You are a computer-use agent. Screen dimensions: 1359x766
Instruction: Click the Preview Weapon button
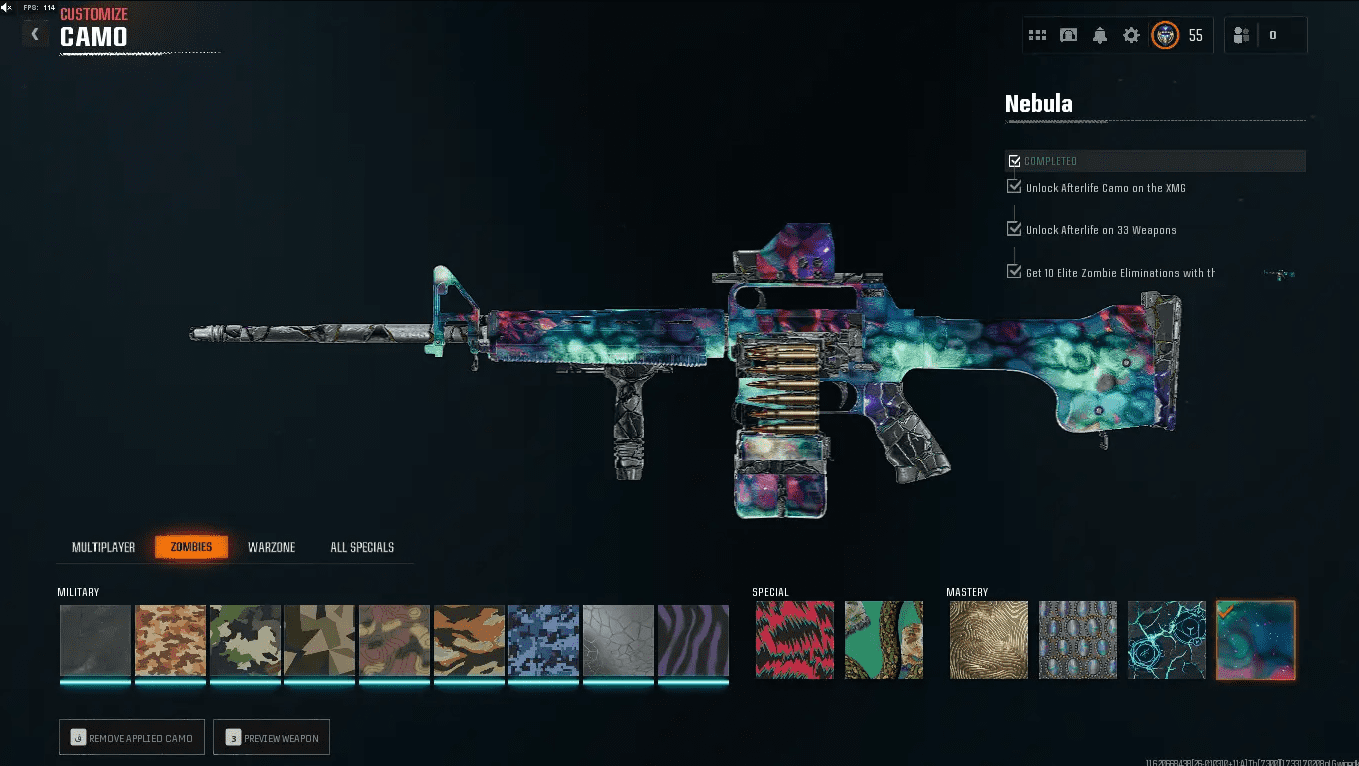tap(271, 738)
